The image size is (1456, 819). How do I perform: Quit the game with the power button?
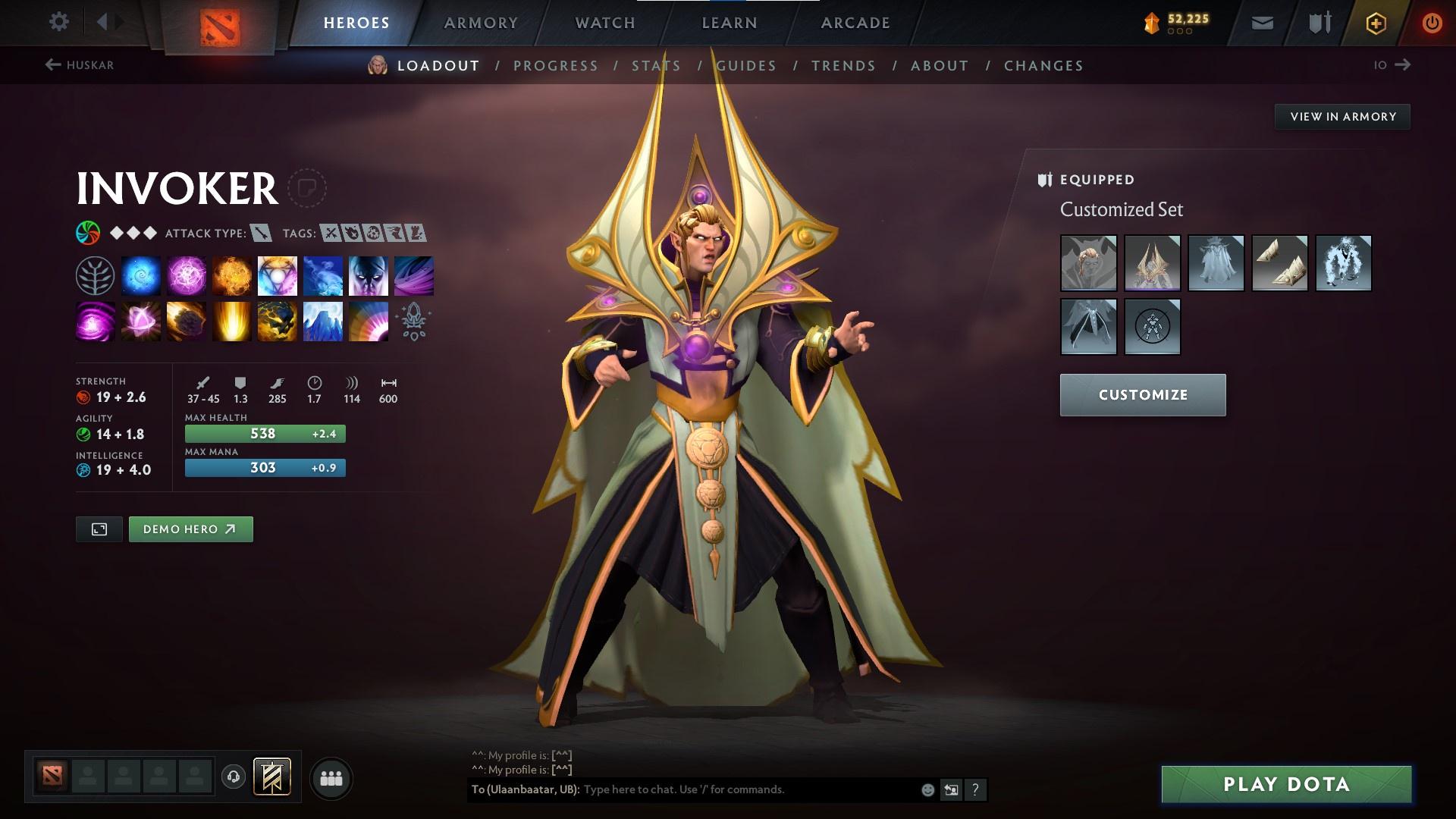coord(1432,23)
